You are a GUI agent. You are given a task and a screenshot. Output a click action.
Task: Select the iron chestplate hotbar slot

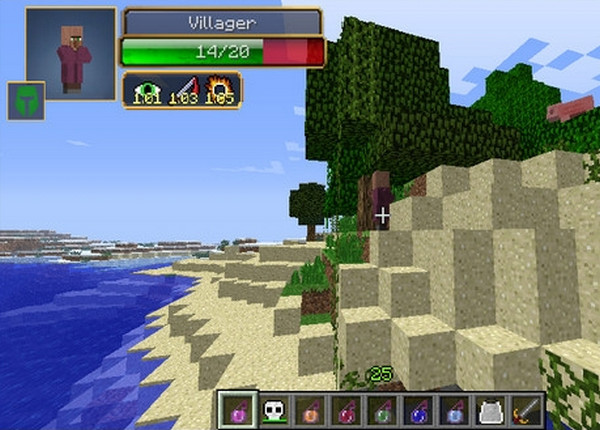coord(490,409)
